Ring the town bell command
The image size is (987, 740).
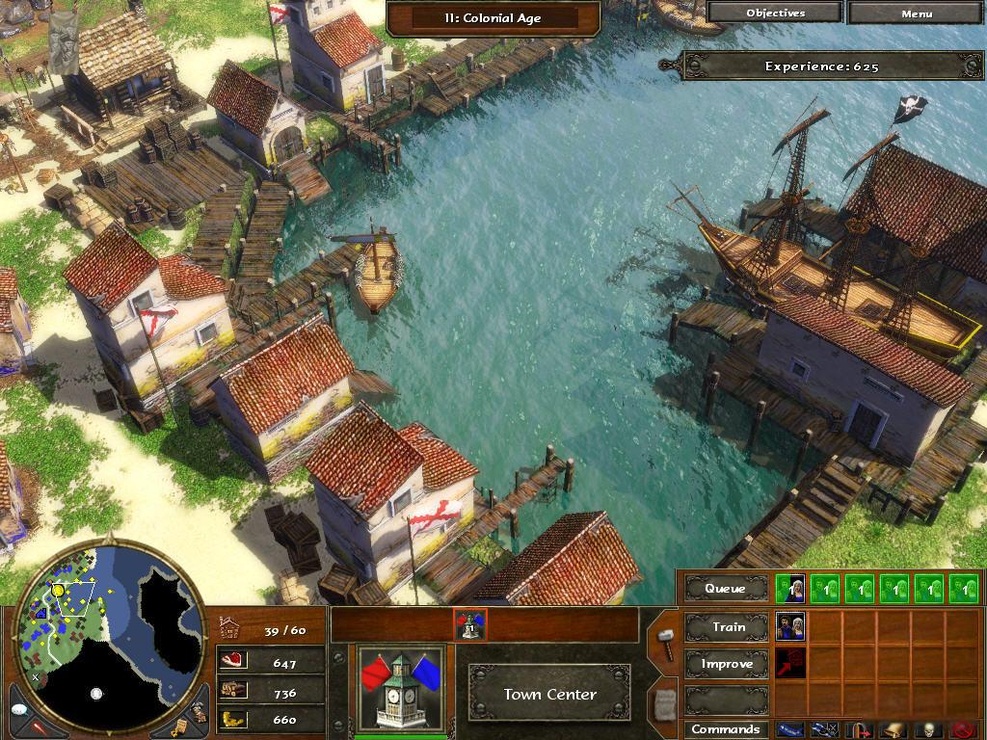[897, 730]
